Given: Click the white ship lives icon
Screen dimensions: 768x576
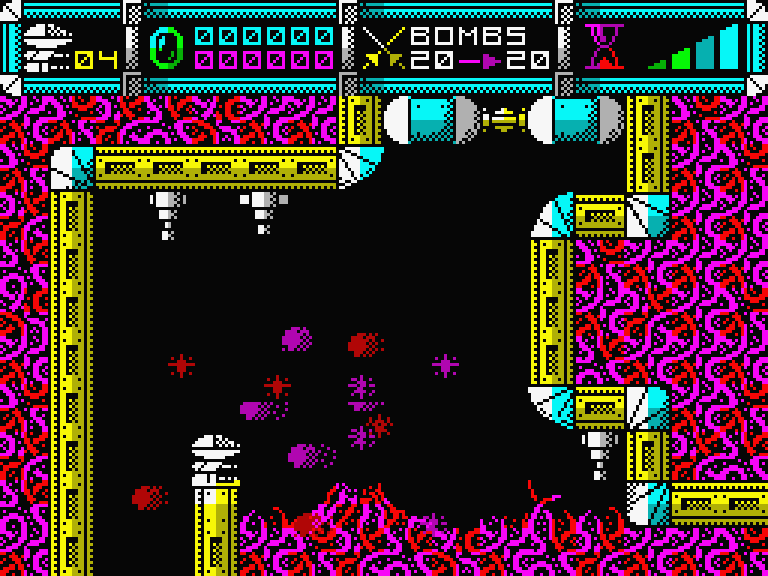Looking at the screenshot, I should [44, 47].
